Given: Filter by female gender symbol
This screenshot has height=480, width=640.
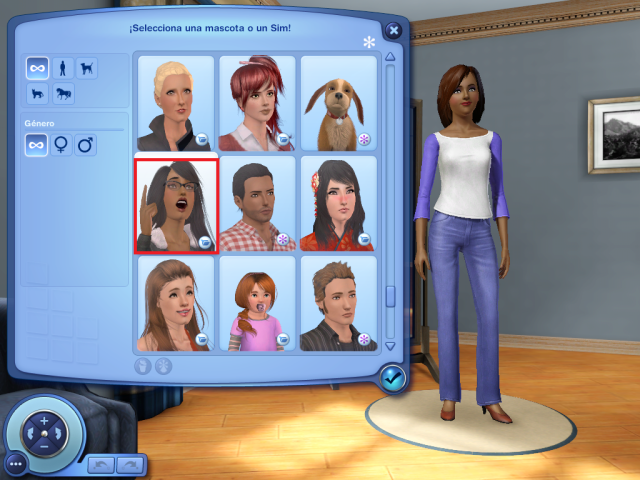Looking at the screenshot, I should click(x=62, y=146).
